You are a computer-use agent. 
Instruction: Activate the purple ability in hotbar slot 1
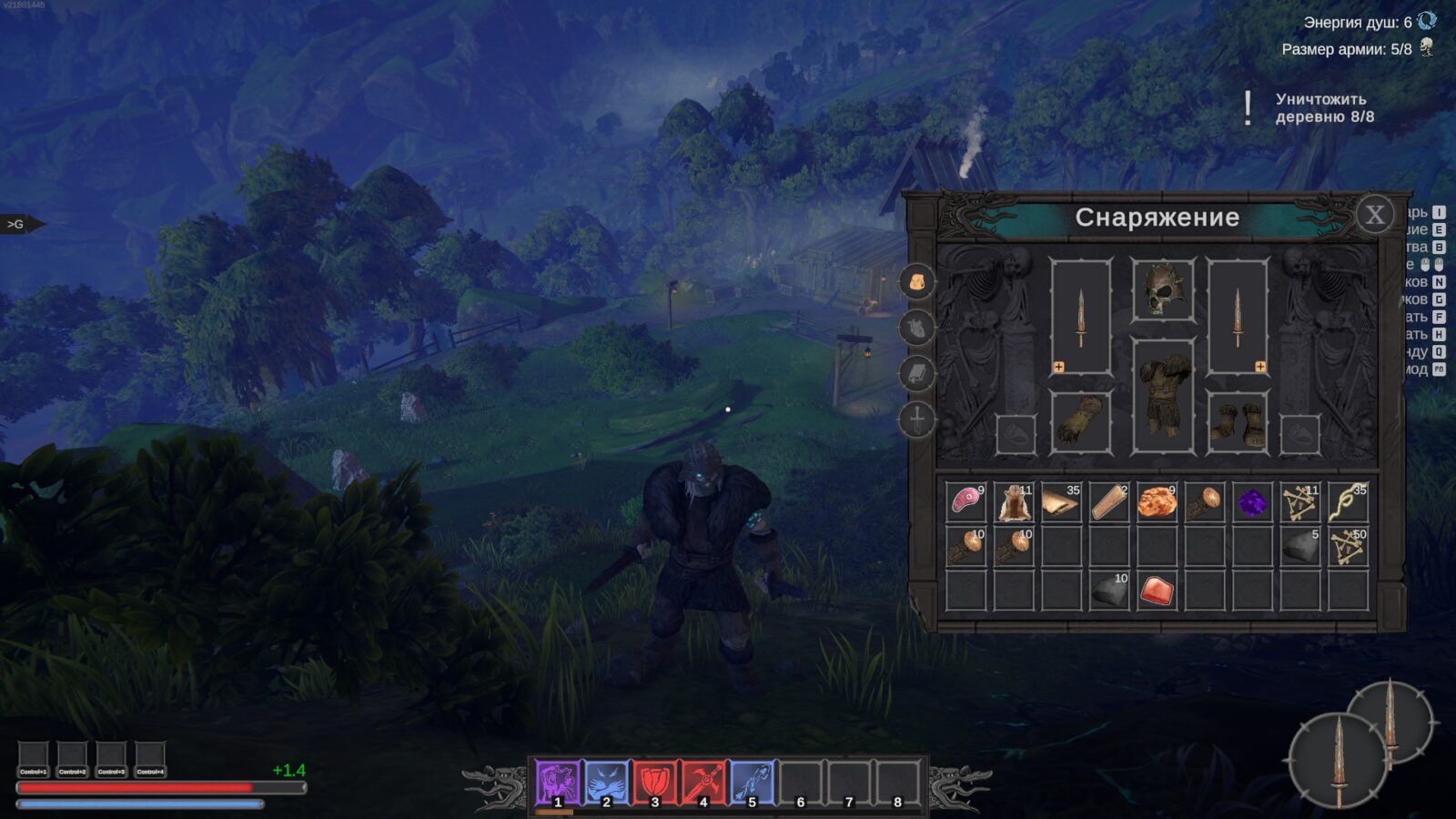coord(558,783)
